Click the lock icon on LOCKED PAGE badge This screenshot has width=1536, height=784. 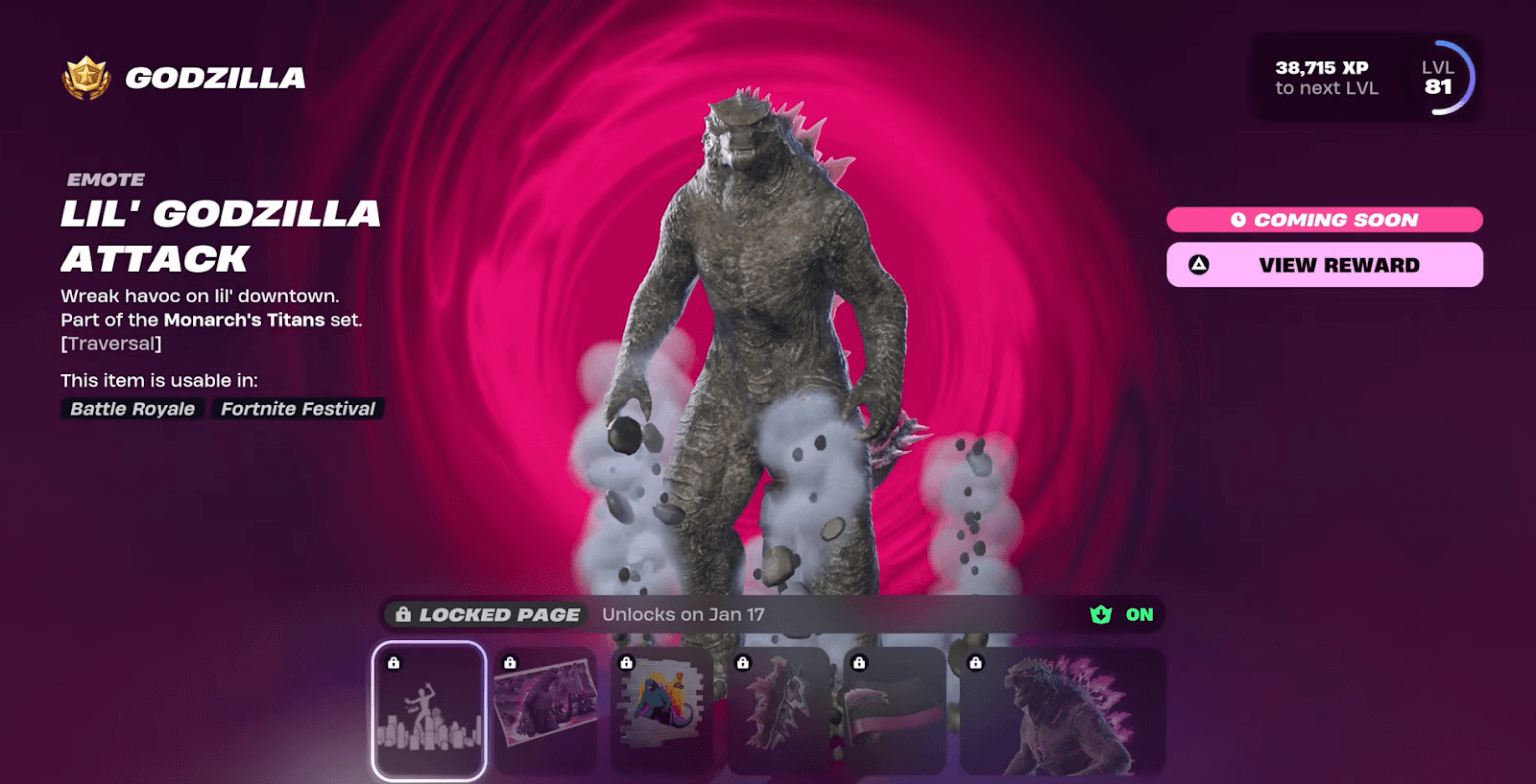(x=404, y=615)
